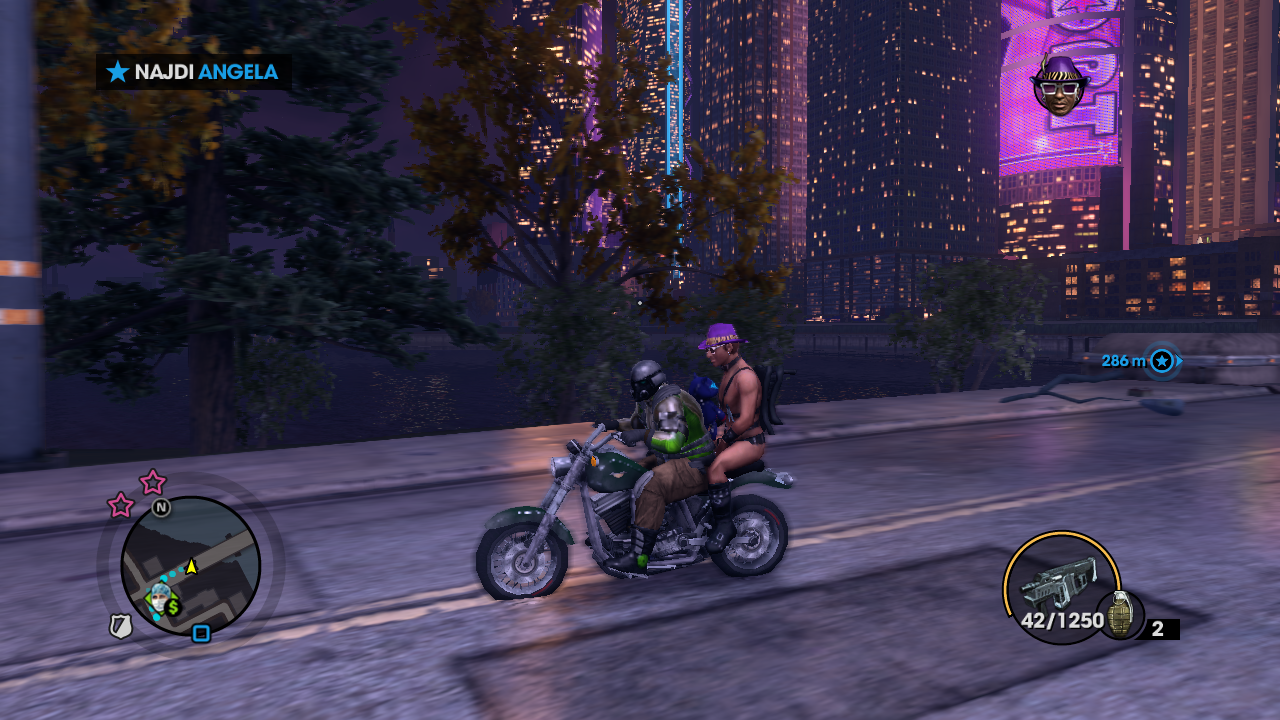
Task: Click the green dollar shop marker
Action: (173, 606)
